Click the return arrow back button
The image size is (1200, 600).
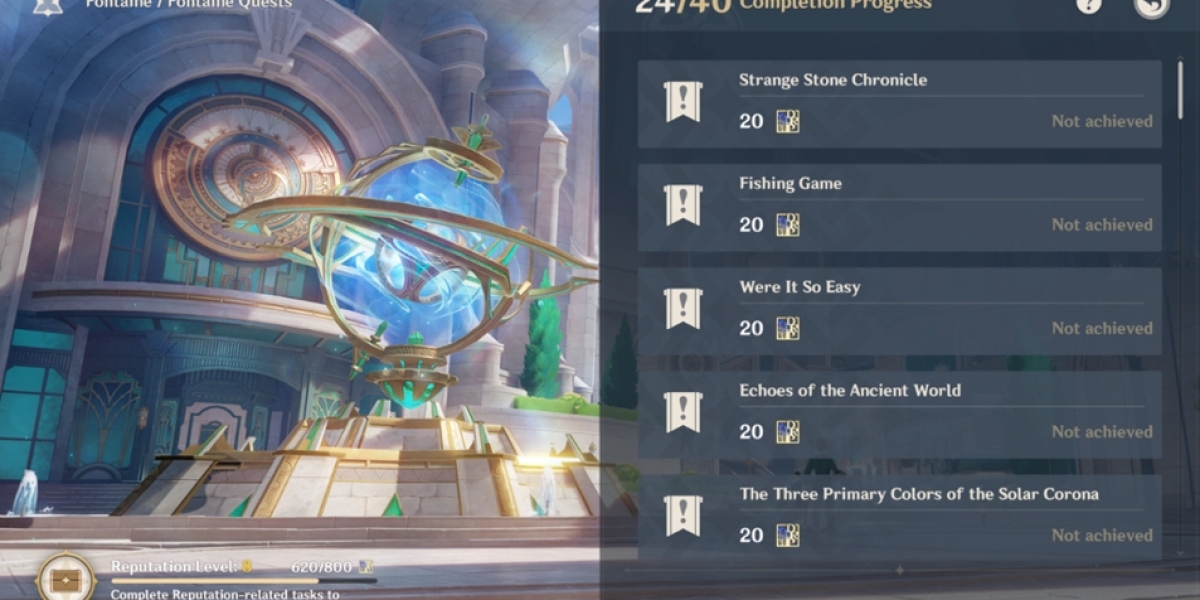1151,6
